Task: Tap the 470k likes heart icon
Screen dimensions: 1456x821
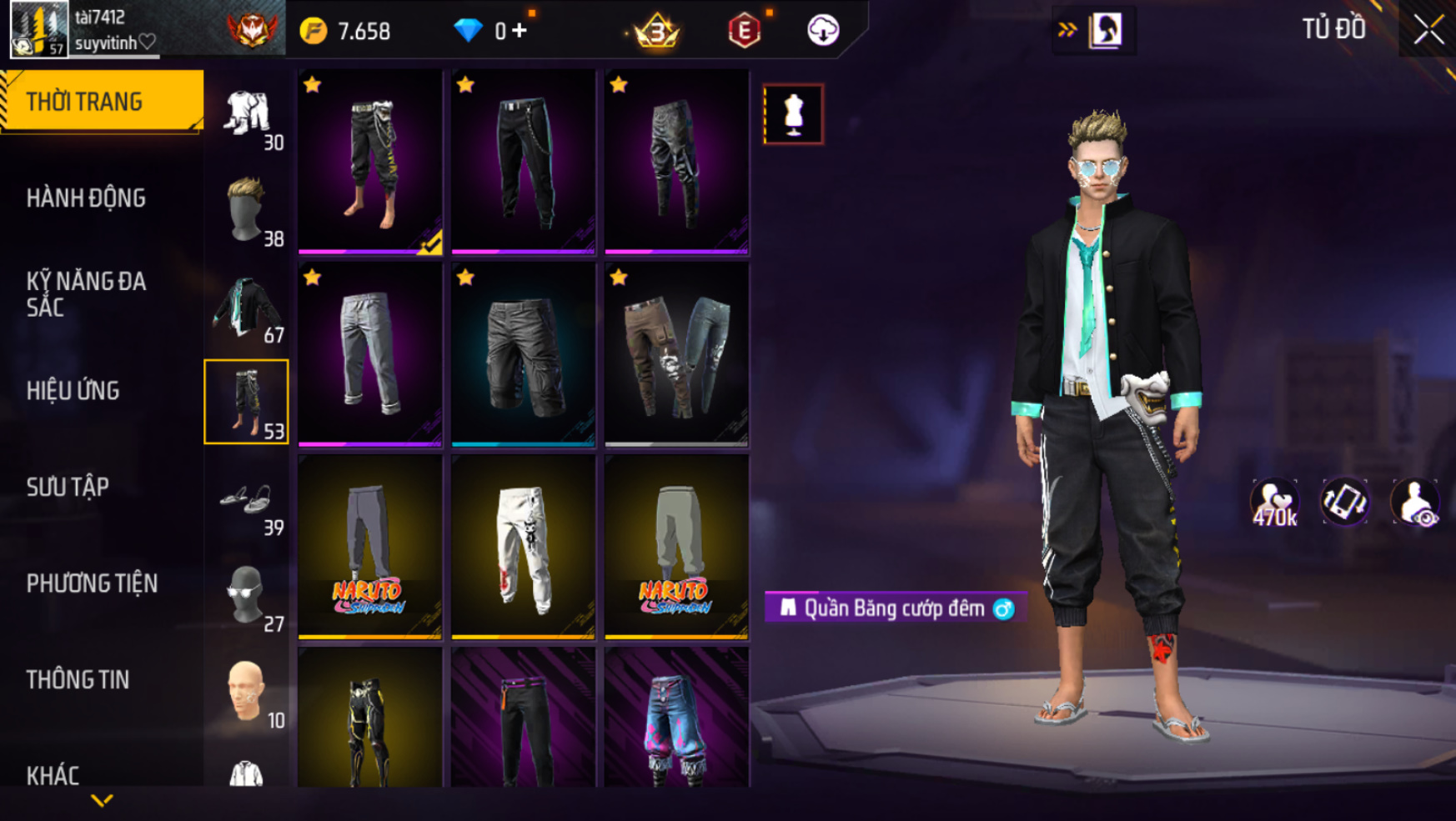Action: coord(1274,503)
